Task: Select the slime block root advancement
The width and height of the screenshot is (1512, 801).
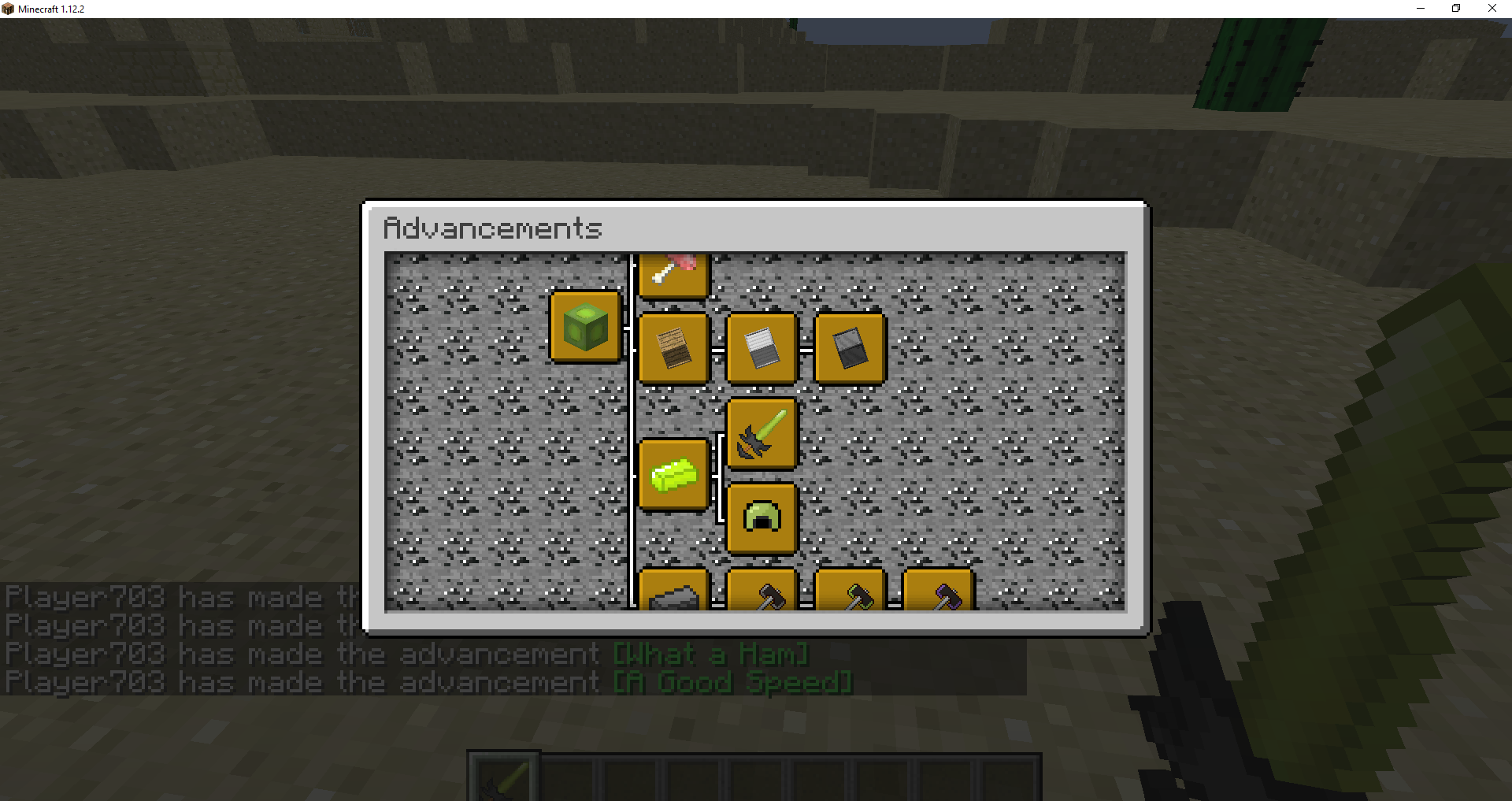Action: pyautogui.click(x=586, y=326)
